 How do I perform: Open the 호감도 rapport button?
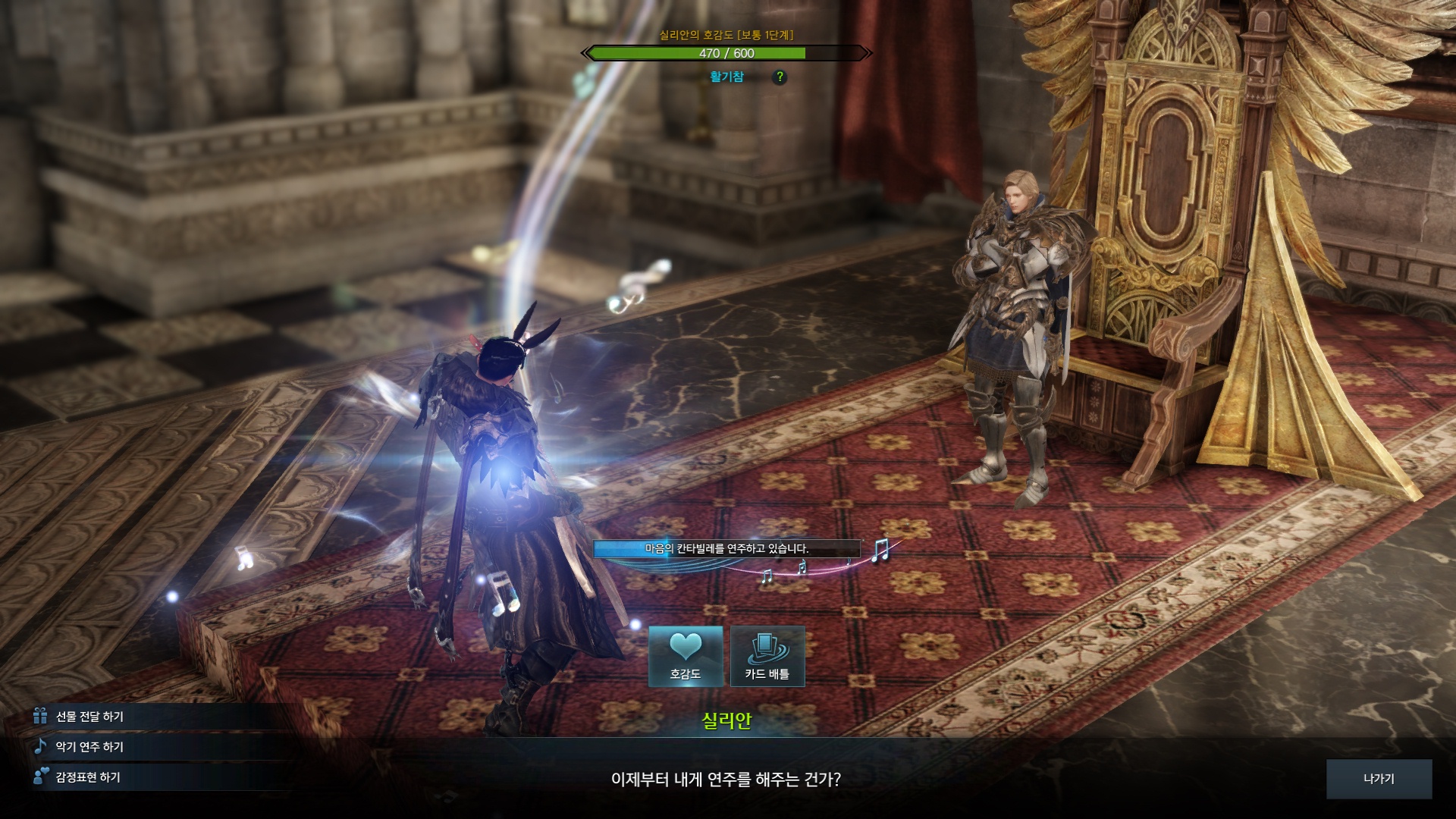pyautogui.click(x=686, y=656)
